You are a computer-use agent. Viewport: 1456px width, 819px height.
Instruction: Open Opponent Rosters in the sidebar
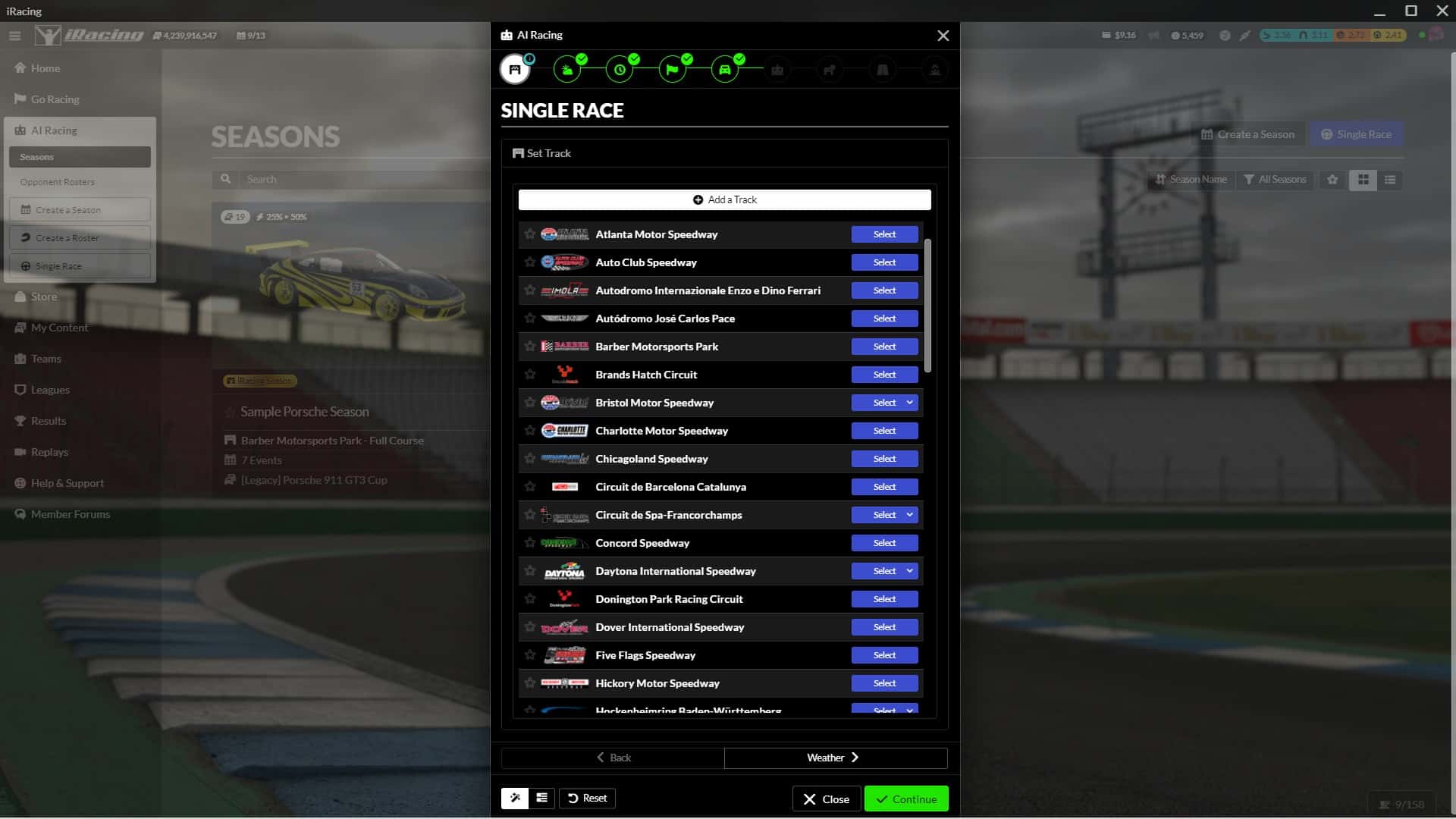coord(58,182)
